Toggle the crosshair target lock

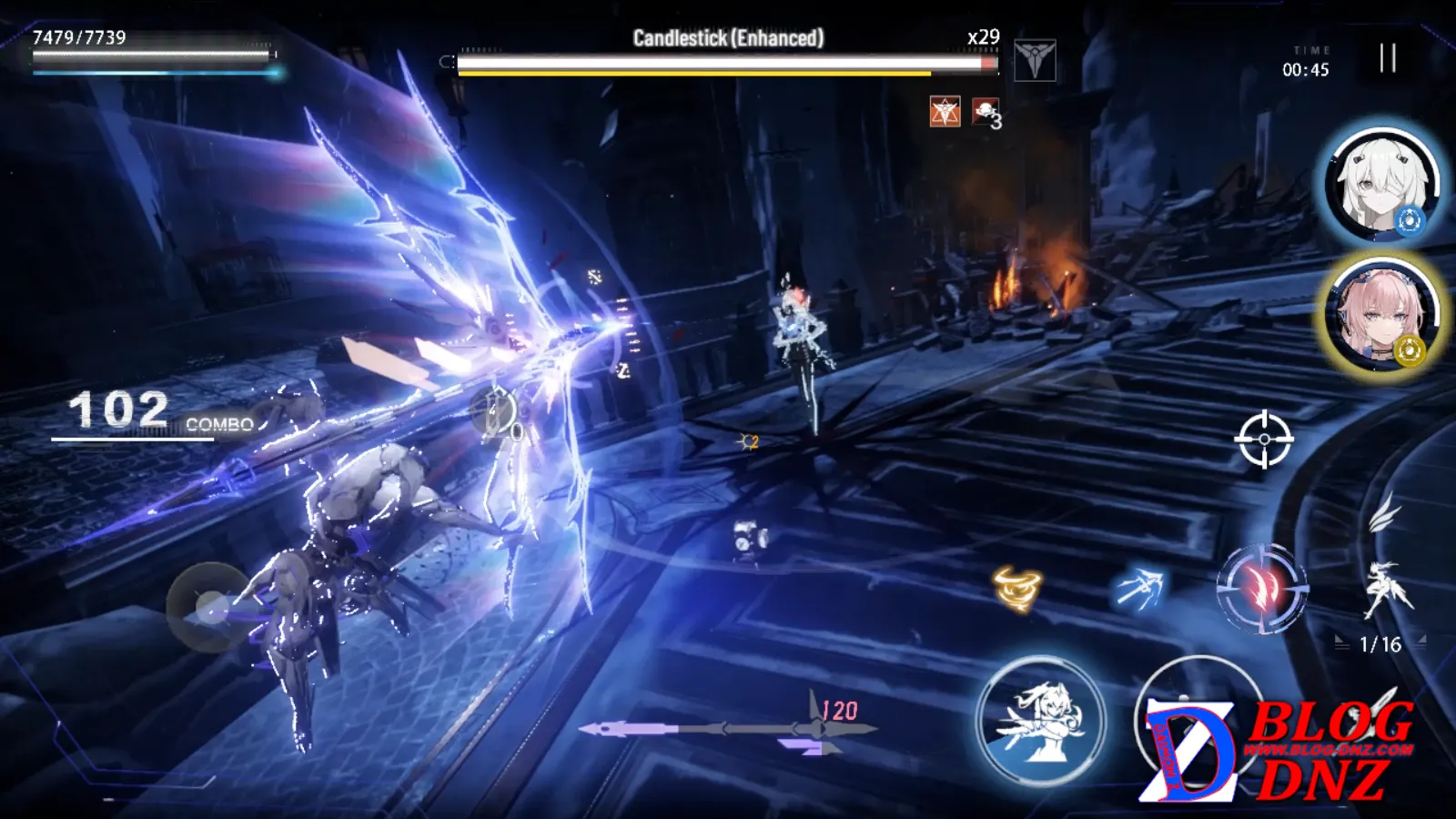pyautogui.click(x=1264, y=440)
